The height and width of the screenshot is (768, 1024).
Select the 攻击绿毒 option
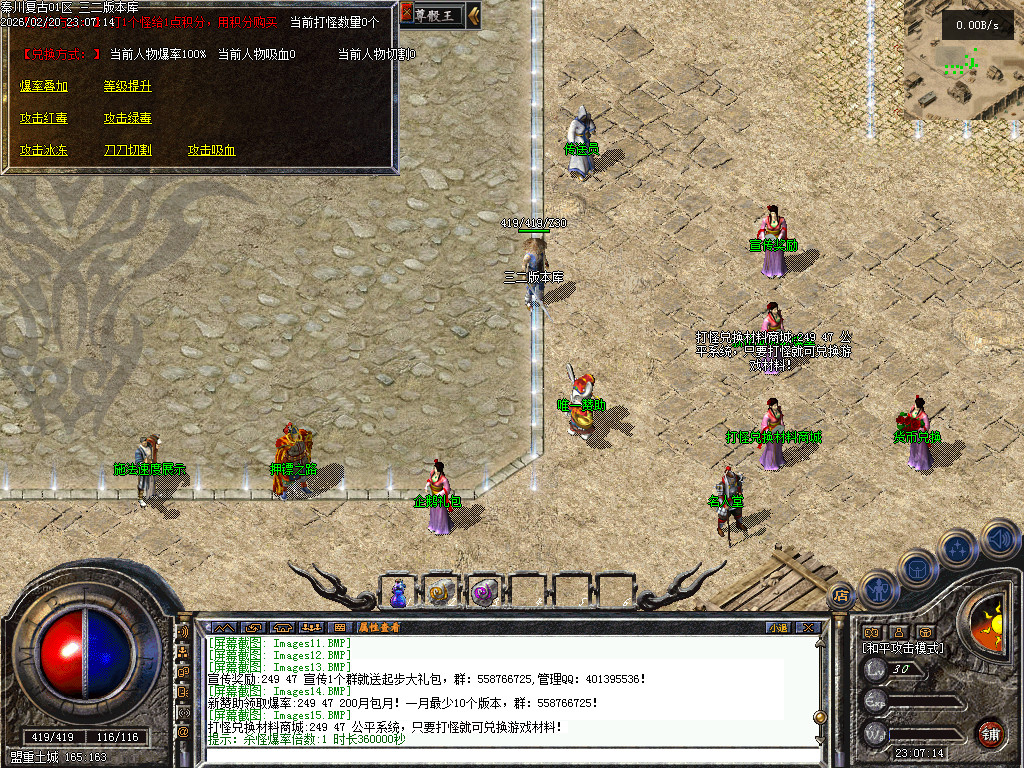(128, 118)
